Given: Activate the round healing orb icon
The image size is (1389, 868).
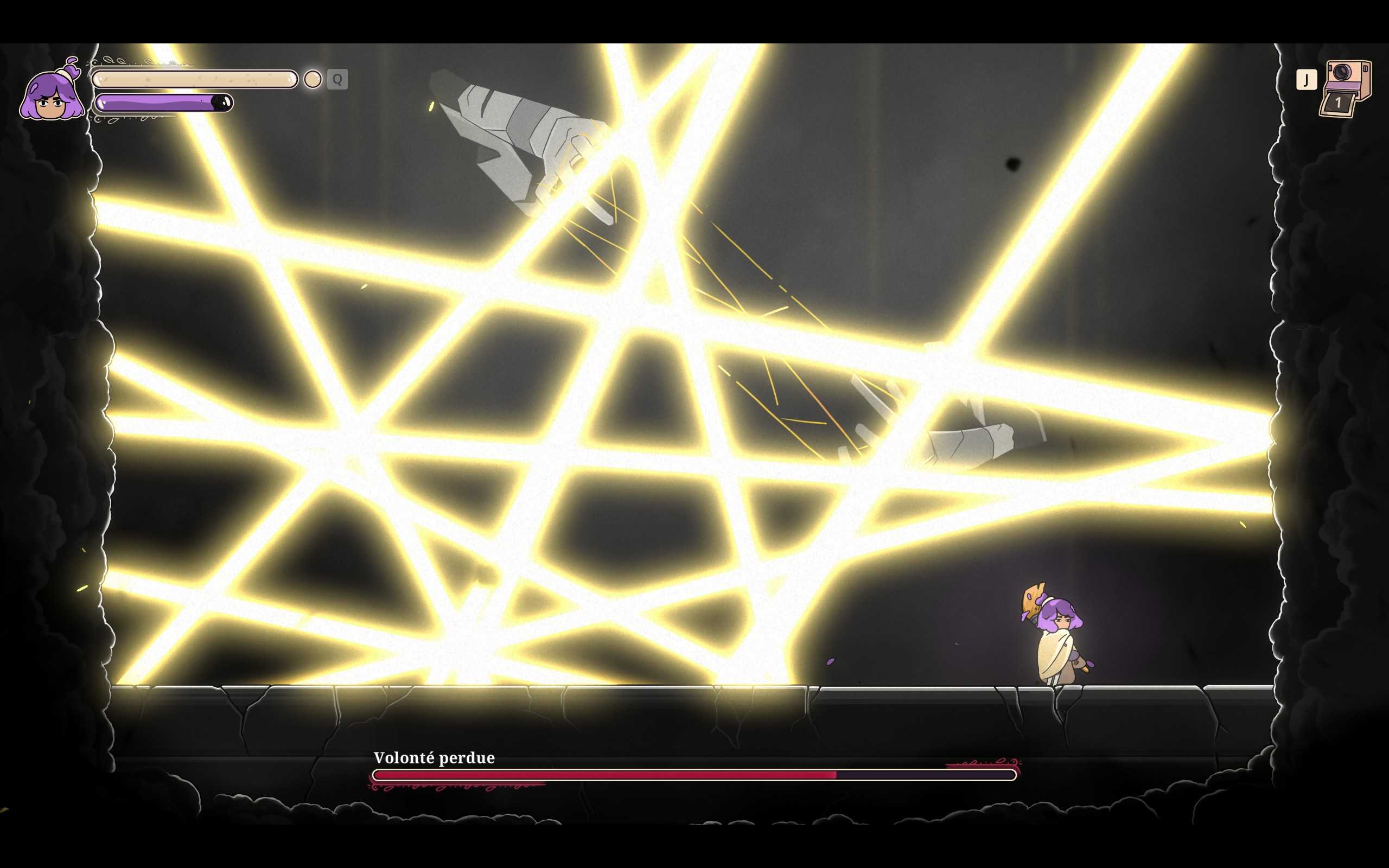Looking at the screenshot, I should click(x=312, y=79).
